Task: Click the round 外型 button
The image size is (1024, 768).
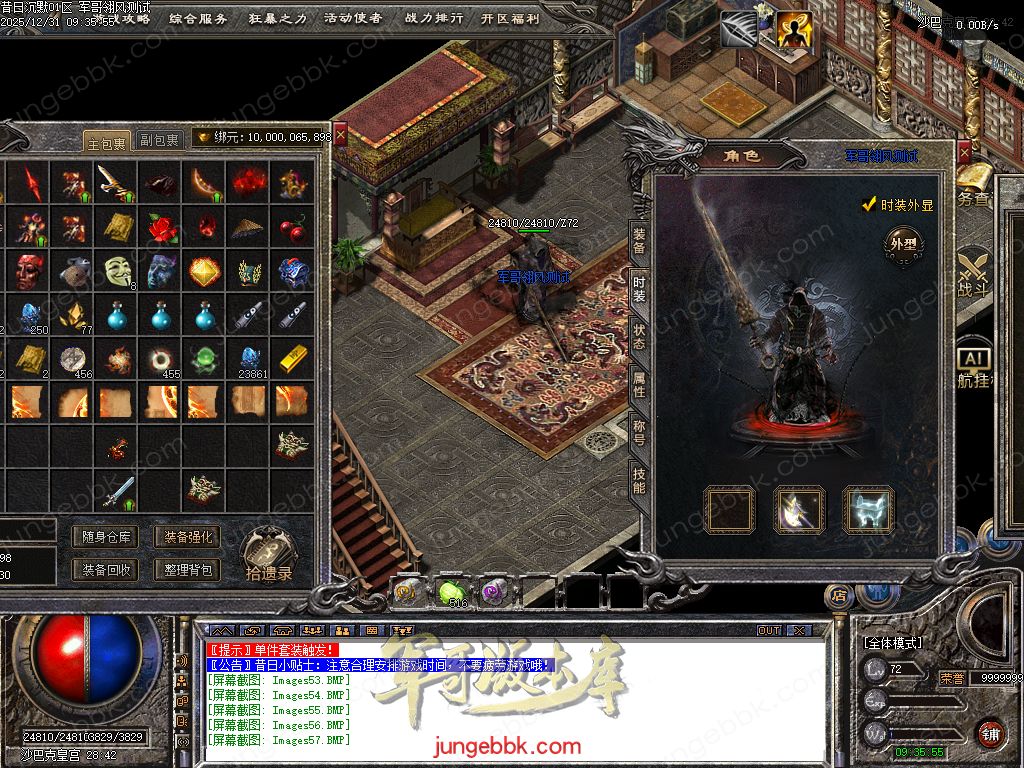Action: (x=903, y=243)
